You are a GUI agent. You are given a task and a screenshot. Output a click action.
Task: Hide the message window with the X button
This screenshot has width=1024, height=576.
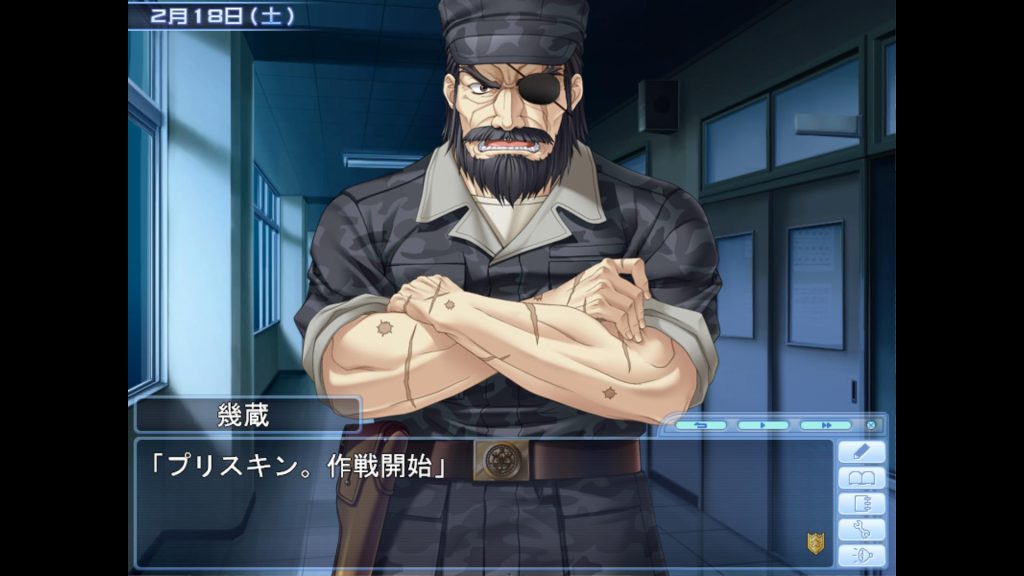870,425
